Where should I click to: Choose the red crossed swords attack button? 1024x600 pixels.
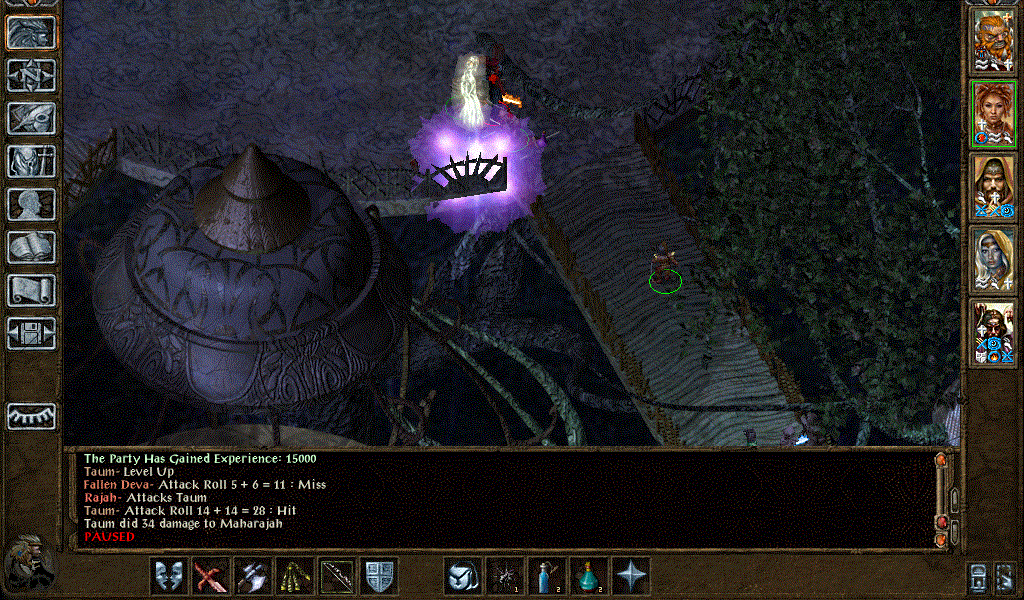coord(211,577)
